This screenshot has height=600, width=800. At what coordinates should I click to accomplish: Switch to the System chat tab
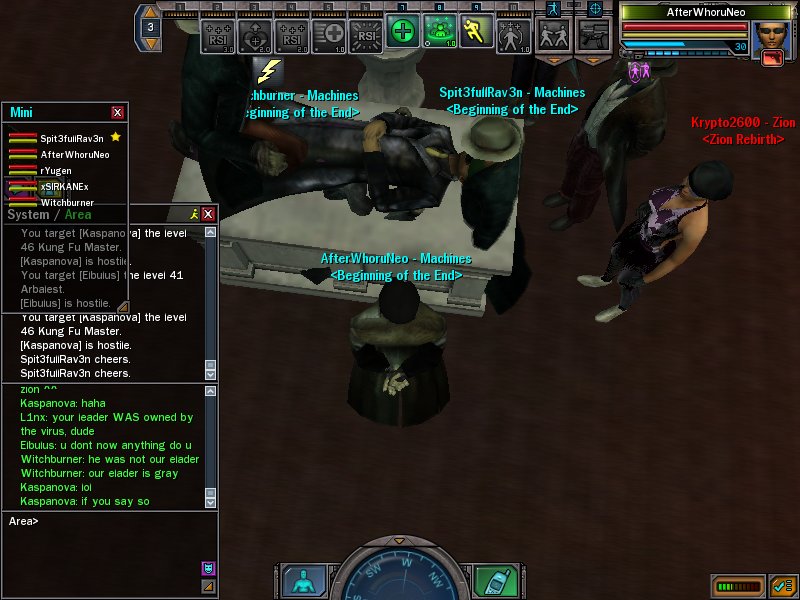coord(28,215)
